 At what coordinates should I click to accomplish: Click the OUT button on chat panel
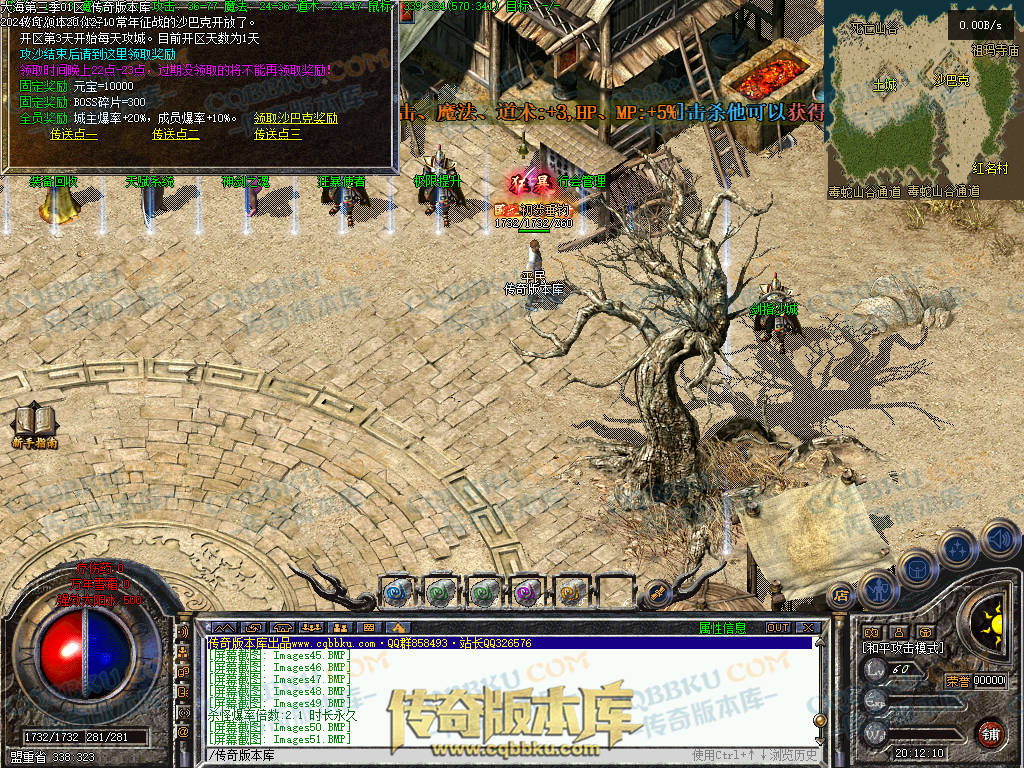[x=777, y=628]
